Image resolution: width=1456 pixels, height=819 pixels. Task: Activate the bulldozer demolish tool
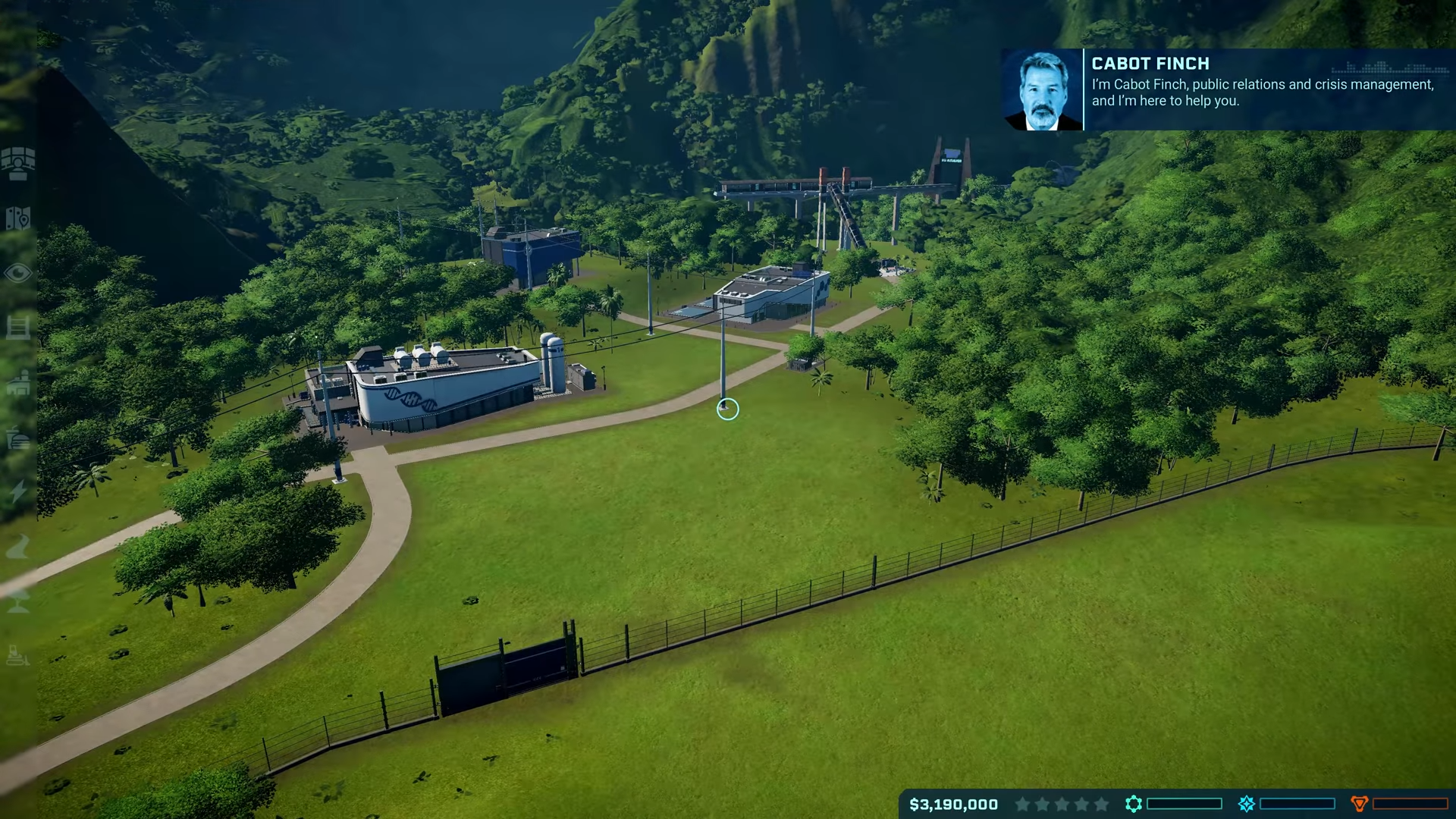point(18,655)
